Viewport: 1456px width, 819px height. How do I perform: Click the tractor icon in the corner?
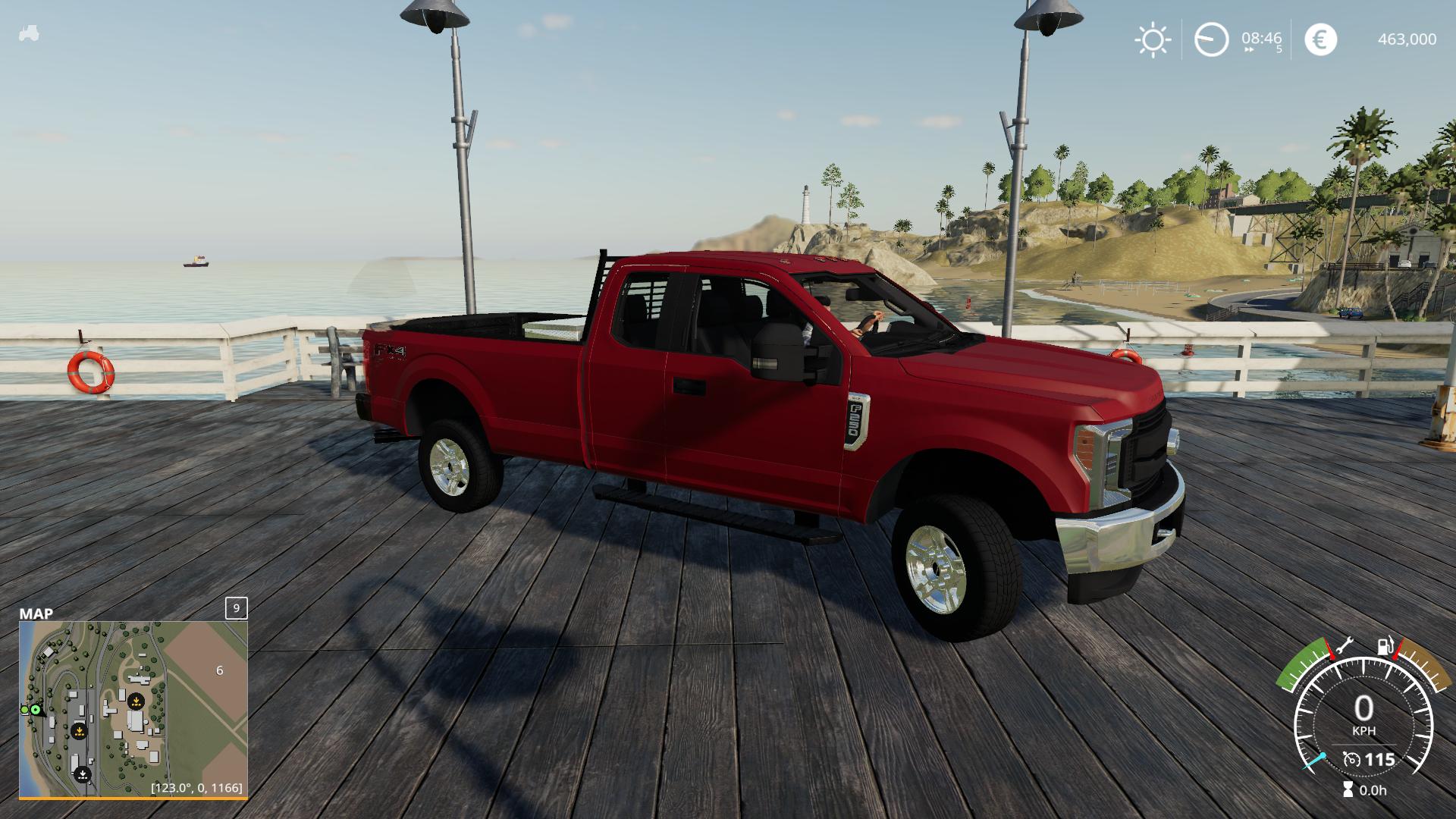pos(29,33)
